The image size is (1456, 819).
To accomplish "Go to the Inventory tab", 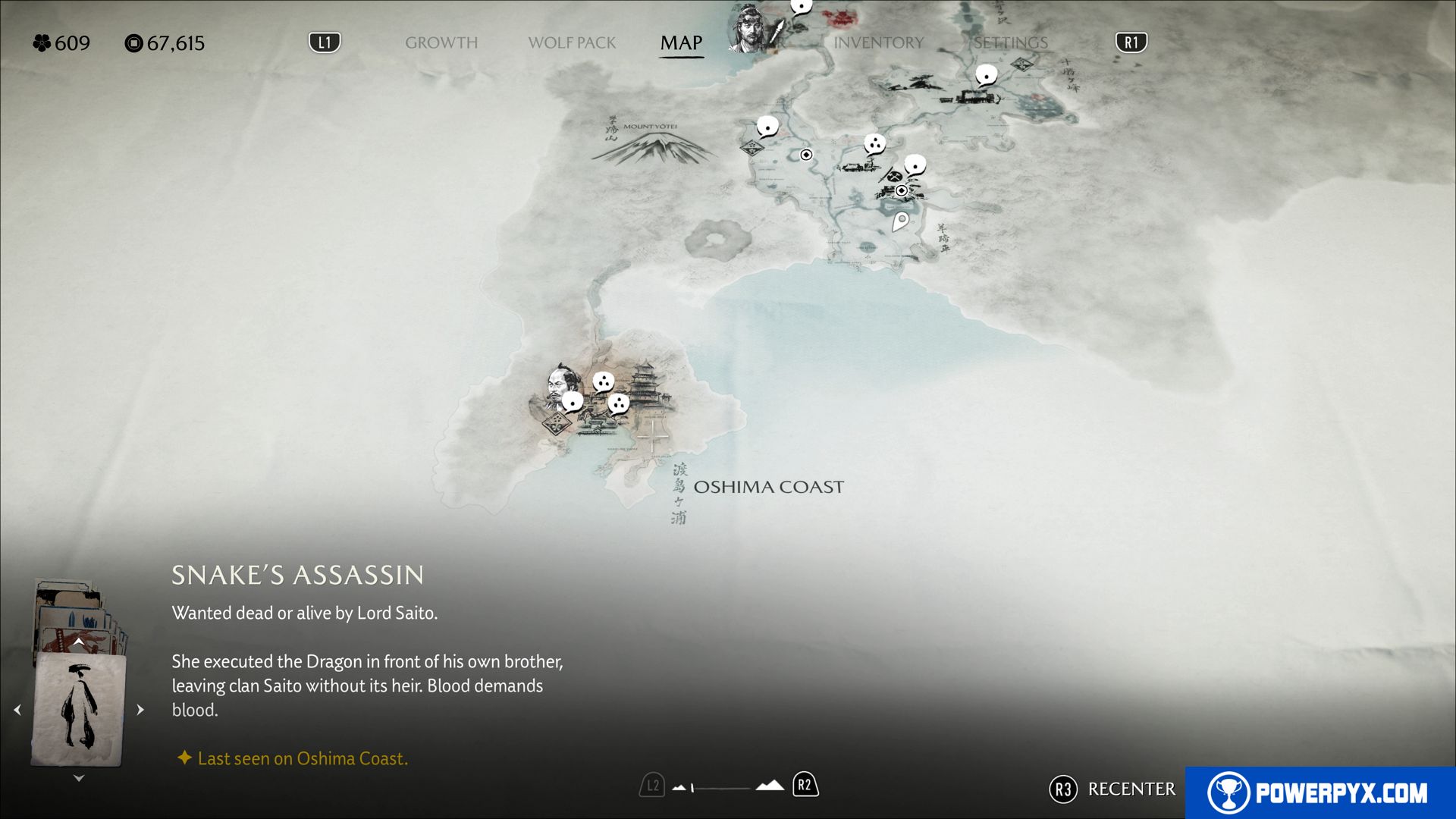I will pyautogui.click(x=878, y=43).
